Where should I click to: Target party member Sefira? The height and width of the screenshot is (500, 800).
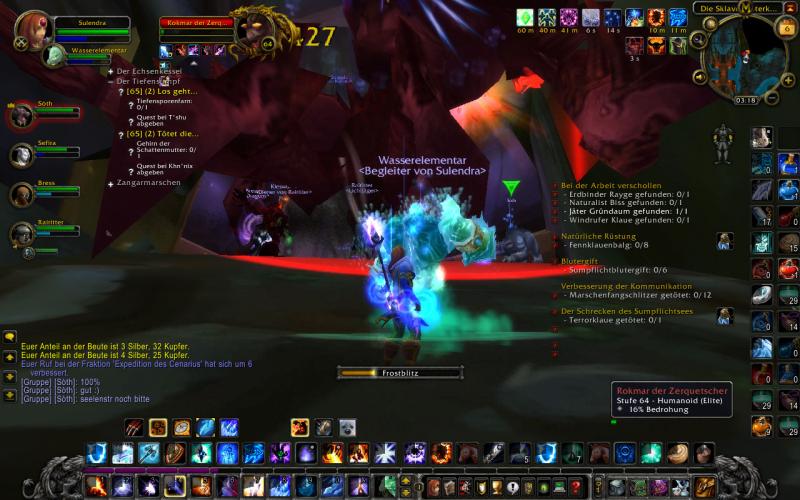(x=22, y=155)
